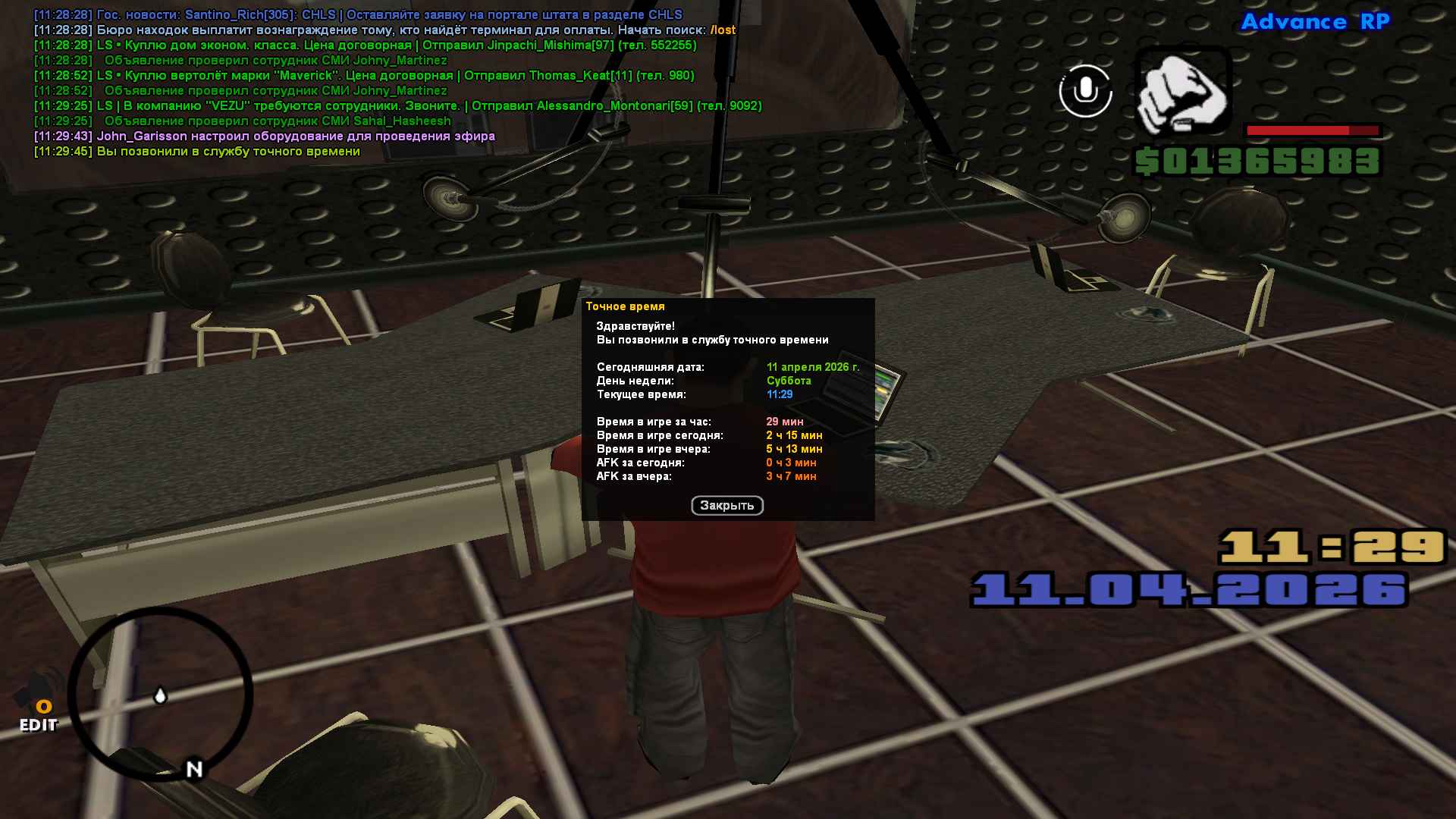Open the circular radar minimap
This screenshot has width=1456, height=819.
click(160, 694)
